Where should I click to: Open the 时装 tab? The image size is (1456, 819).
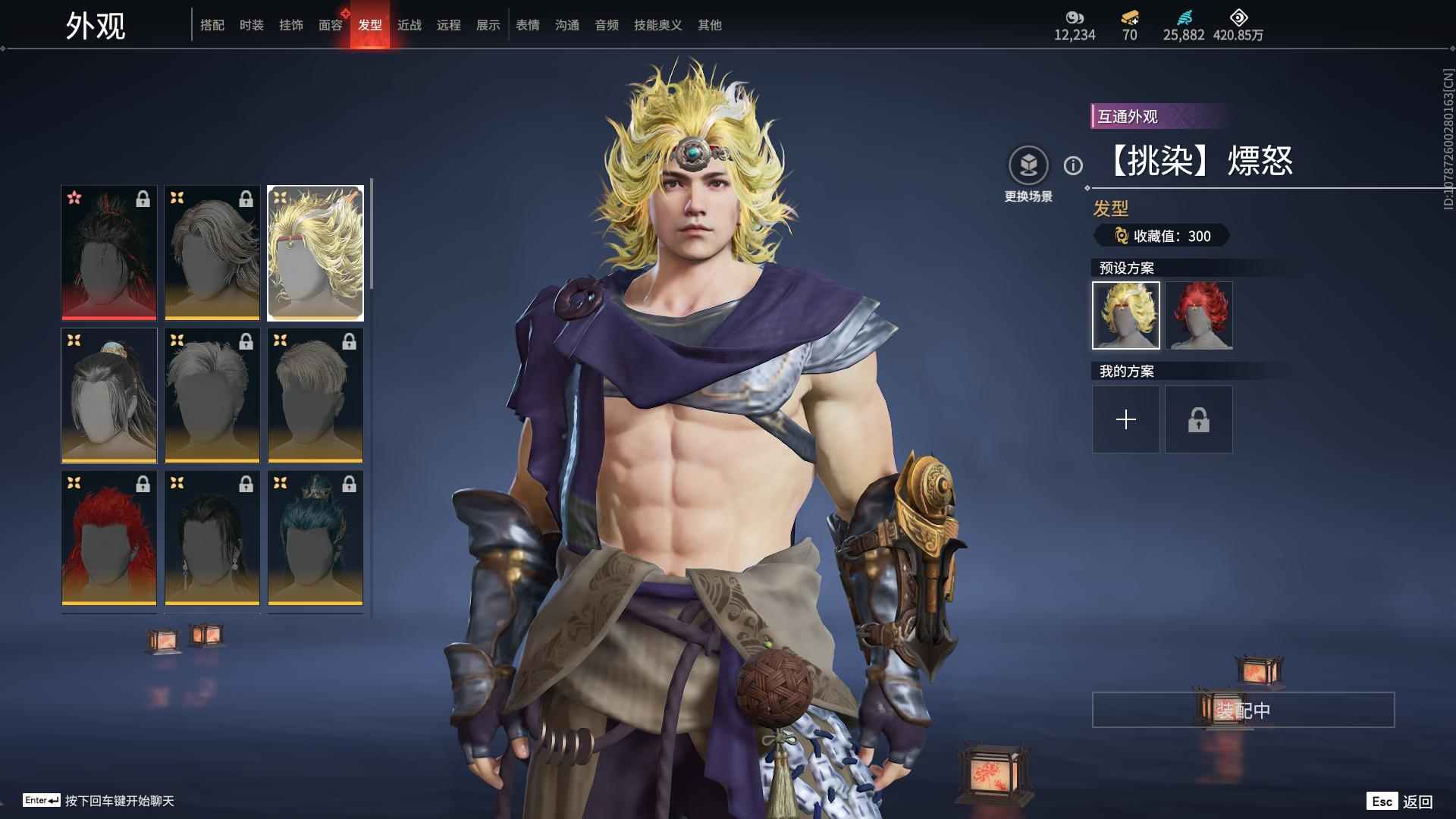[x=252, y=25]
